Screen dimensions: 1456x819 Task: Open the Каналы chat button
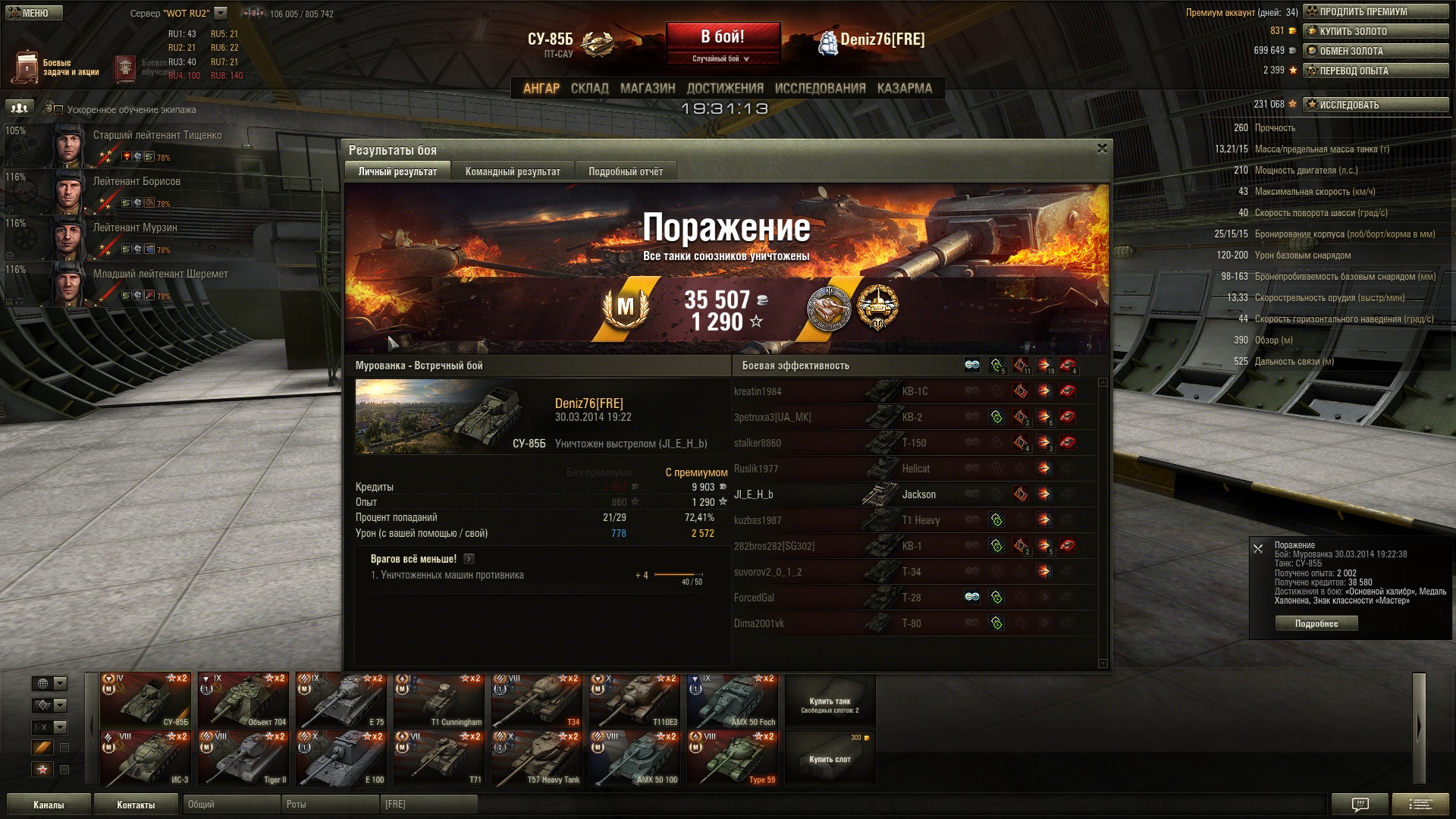(x=49, y=805)
